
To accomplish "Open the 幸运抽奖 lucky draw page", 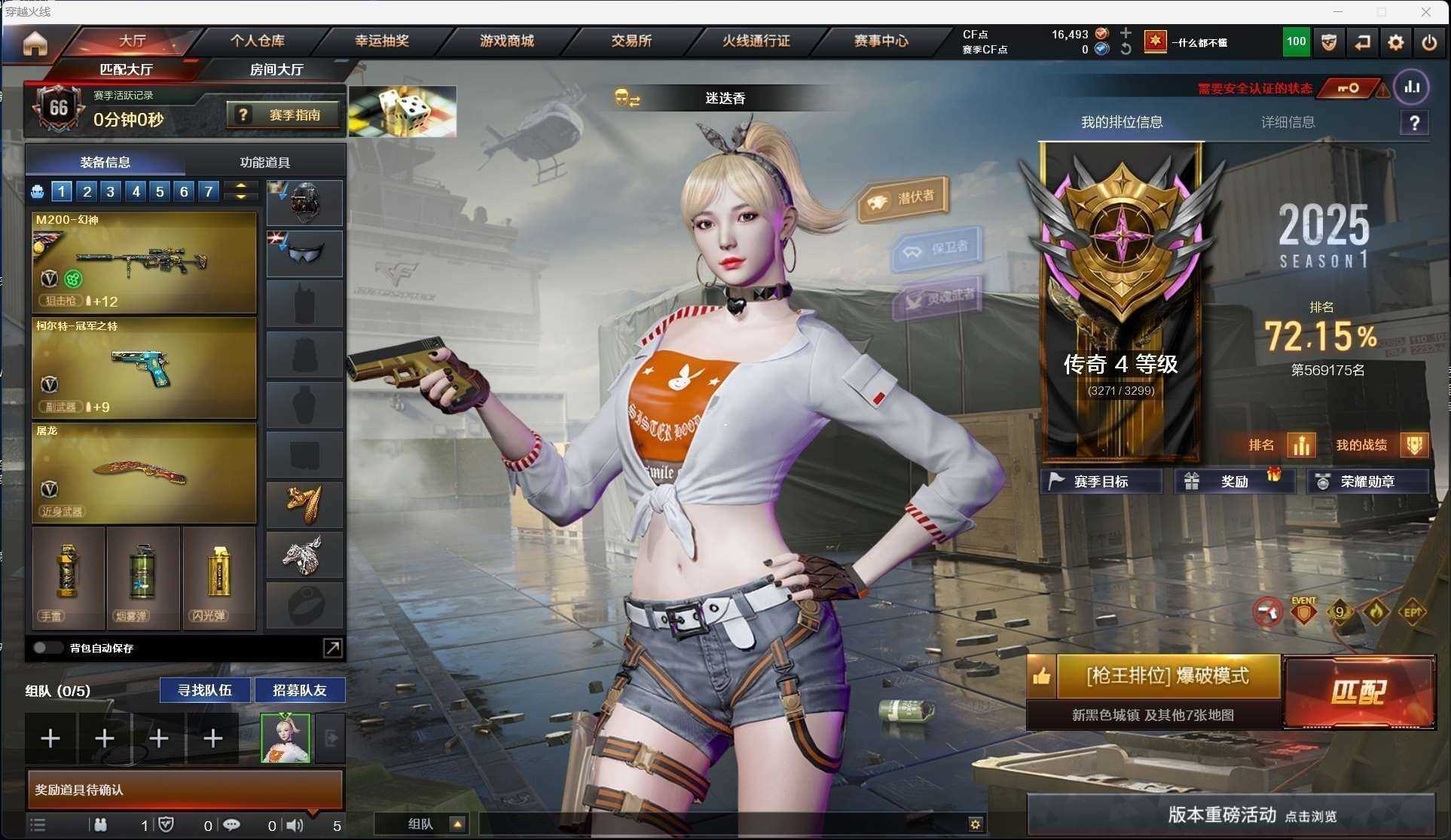I will coord(382,41).
